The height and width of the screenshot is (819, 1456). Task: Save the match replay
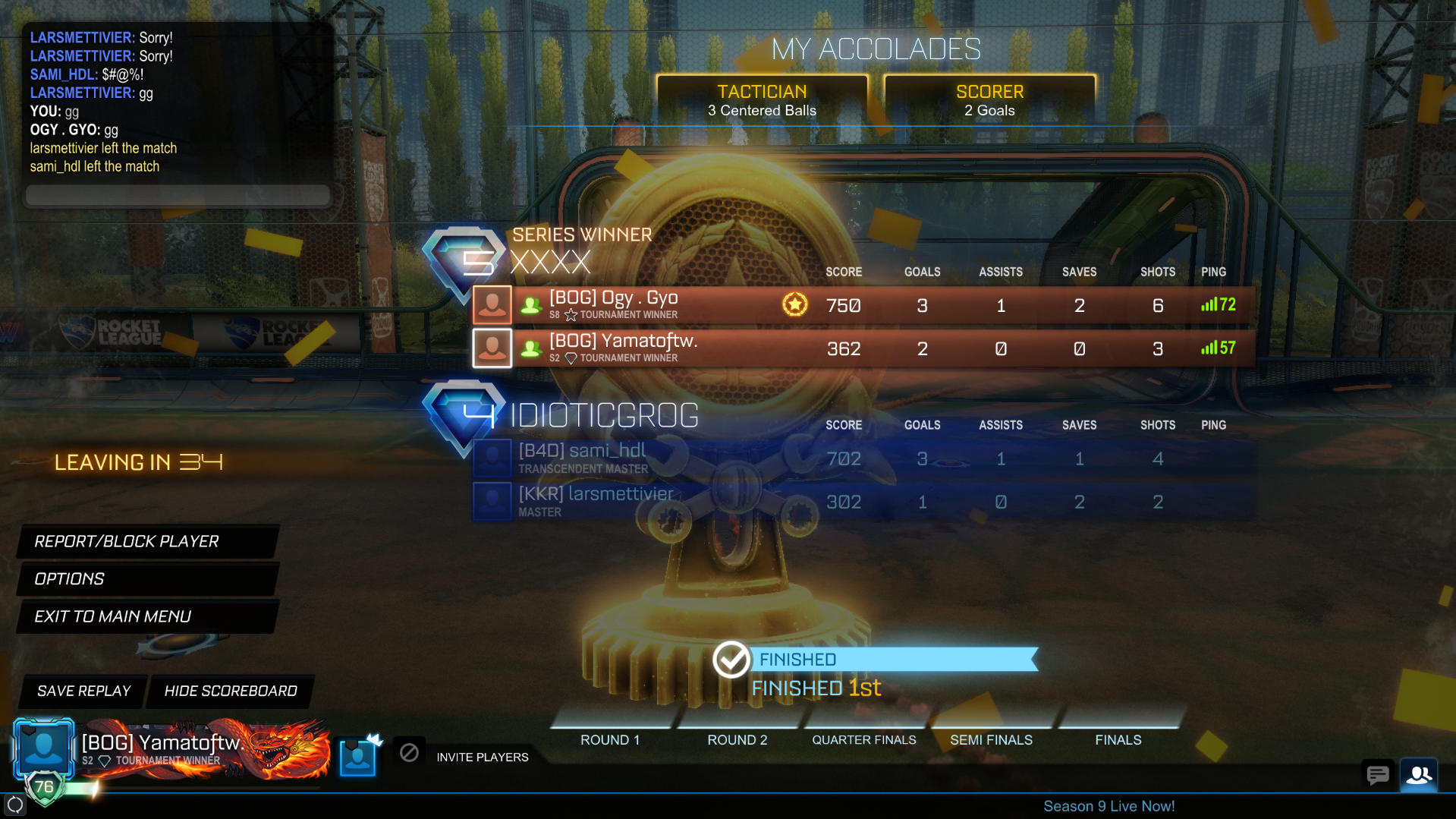tap(83, 691)
